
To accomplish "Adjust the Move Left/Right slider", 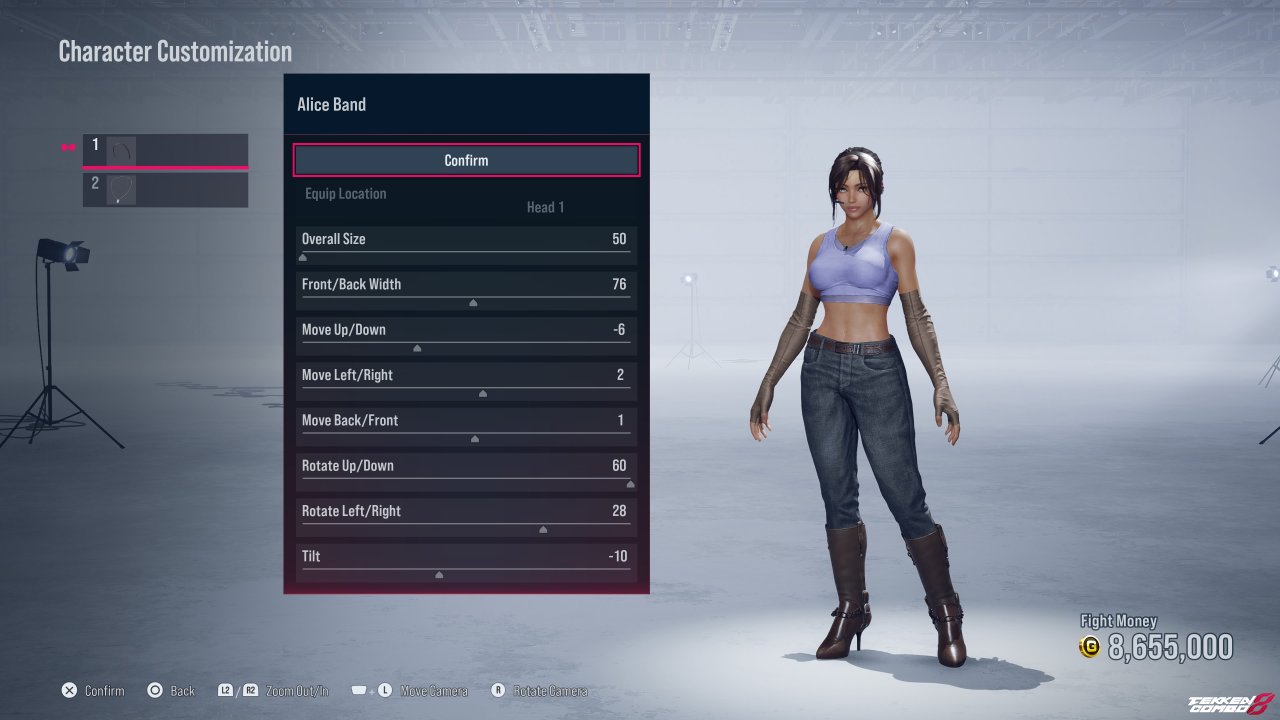I will (483, 393).
